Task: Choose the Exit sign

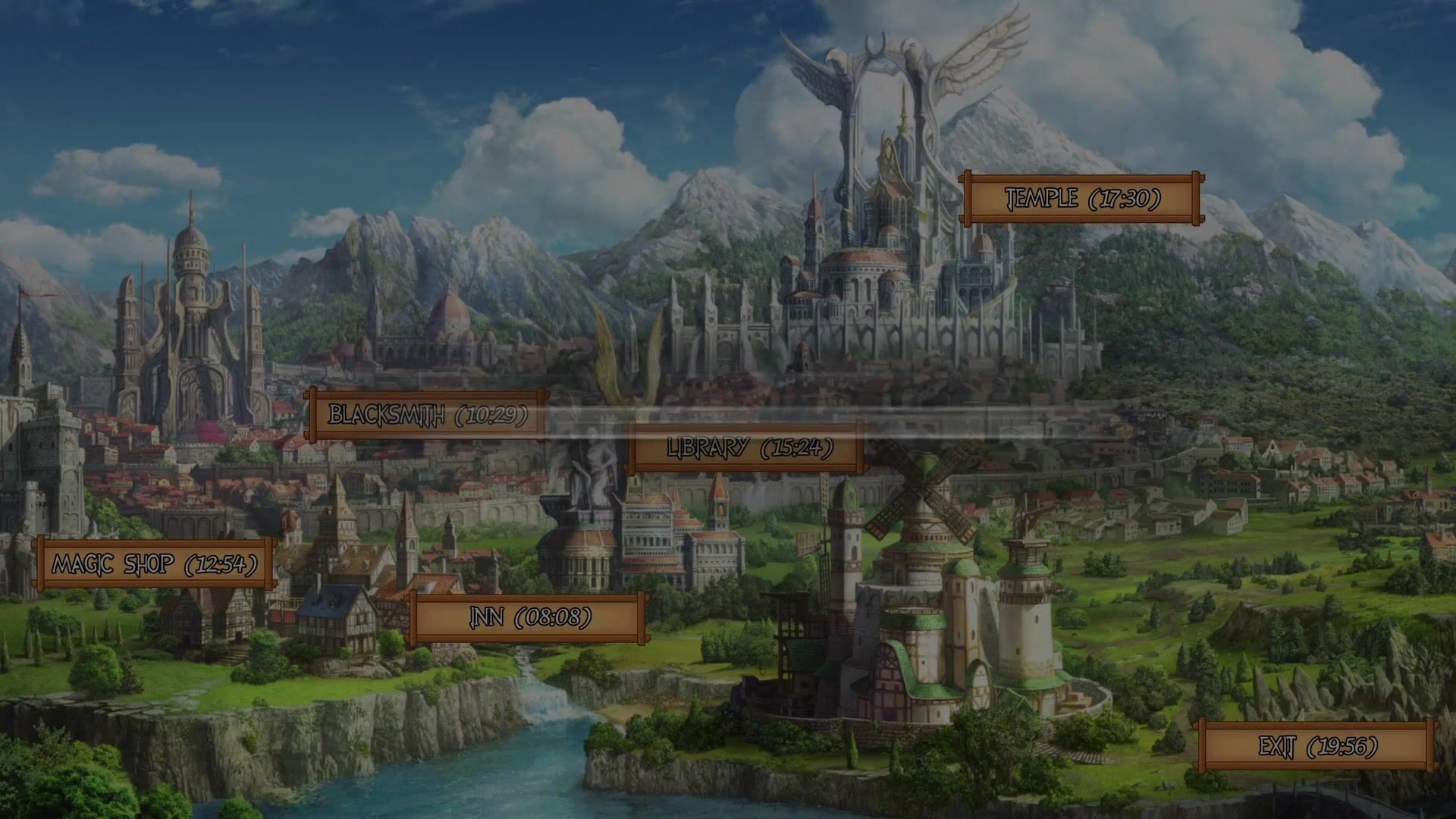Action: click(x=1316, y=746)
